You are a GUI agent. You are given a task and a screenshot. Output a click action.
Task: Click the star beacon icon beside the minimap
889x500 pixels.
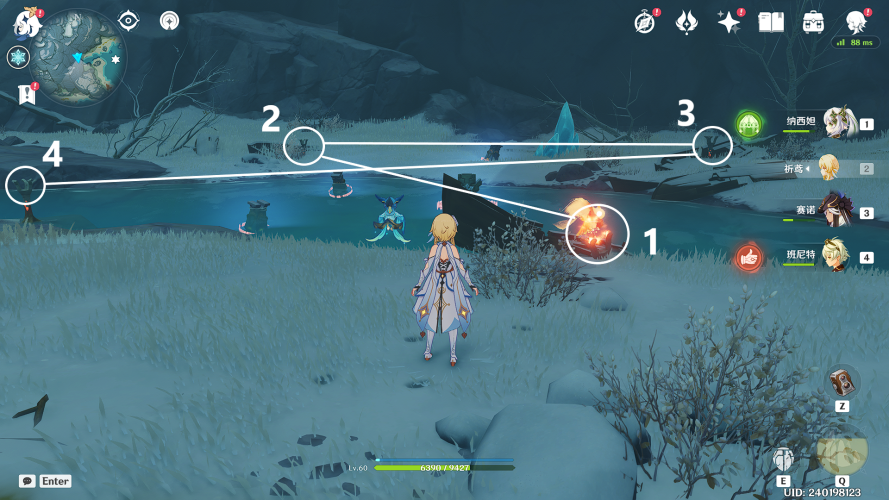pos(171,20)
